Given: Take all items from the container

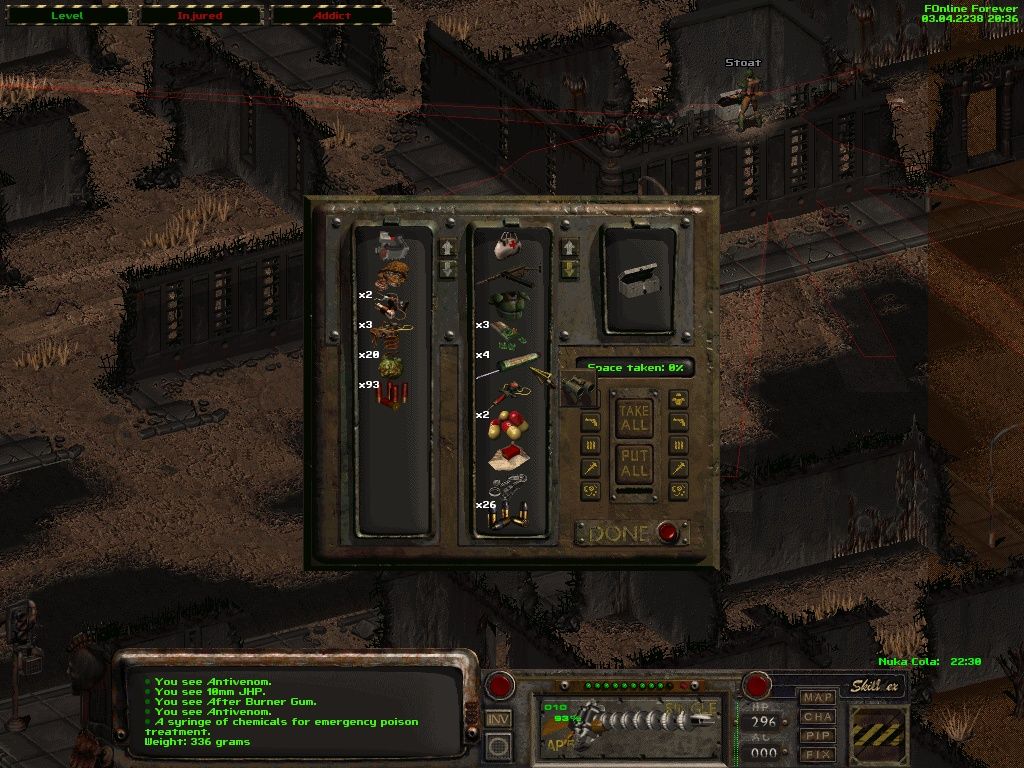Looking at the screenshot, I should click(x=632, y=416).
